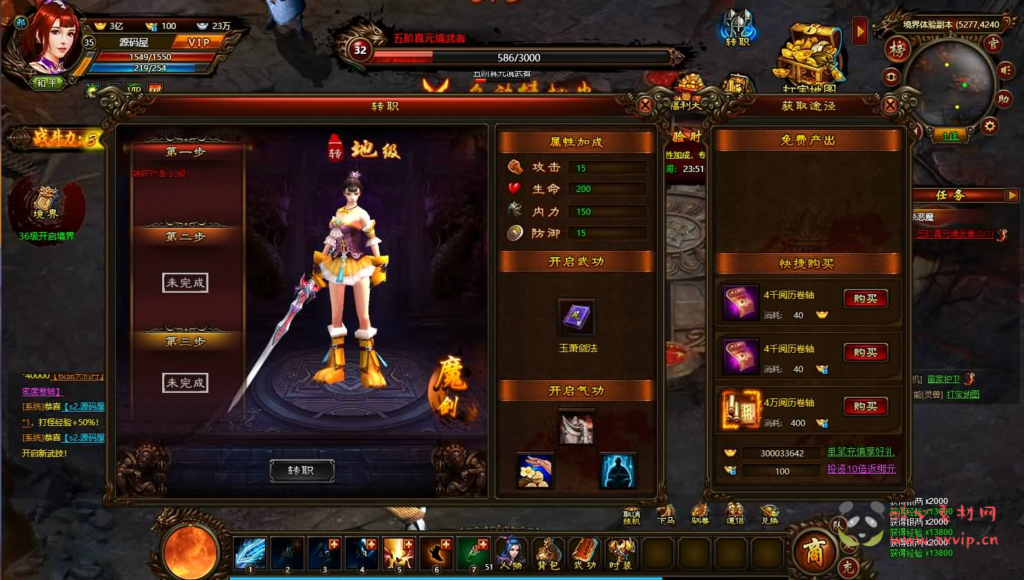Screen dimensions: 1024x580
Task: Open the 单笔充值享好礼 link
Action: point(861,452)
